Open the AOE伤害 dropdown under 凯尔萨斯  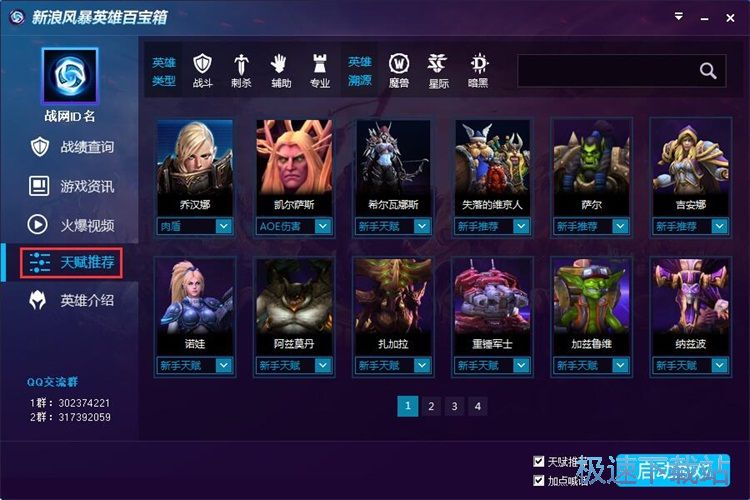(x=323, y=227)
